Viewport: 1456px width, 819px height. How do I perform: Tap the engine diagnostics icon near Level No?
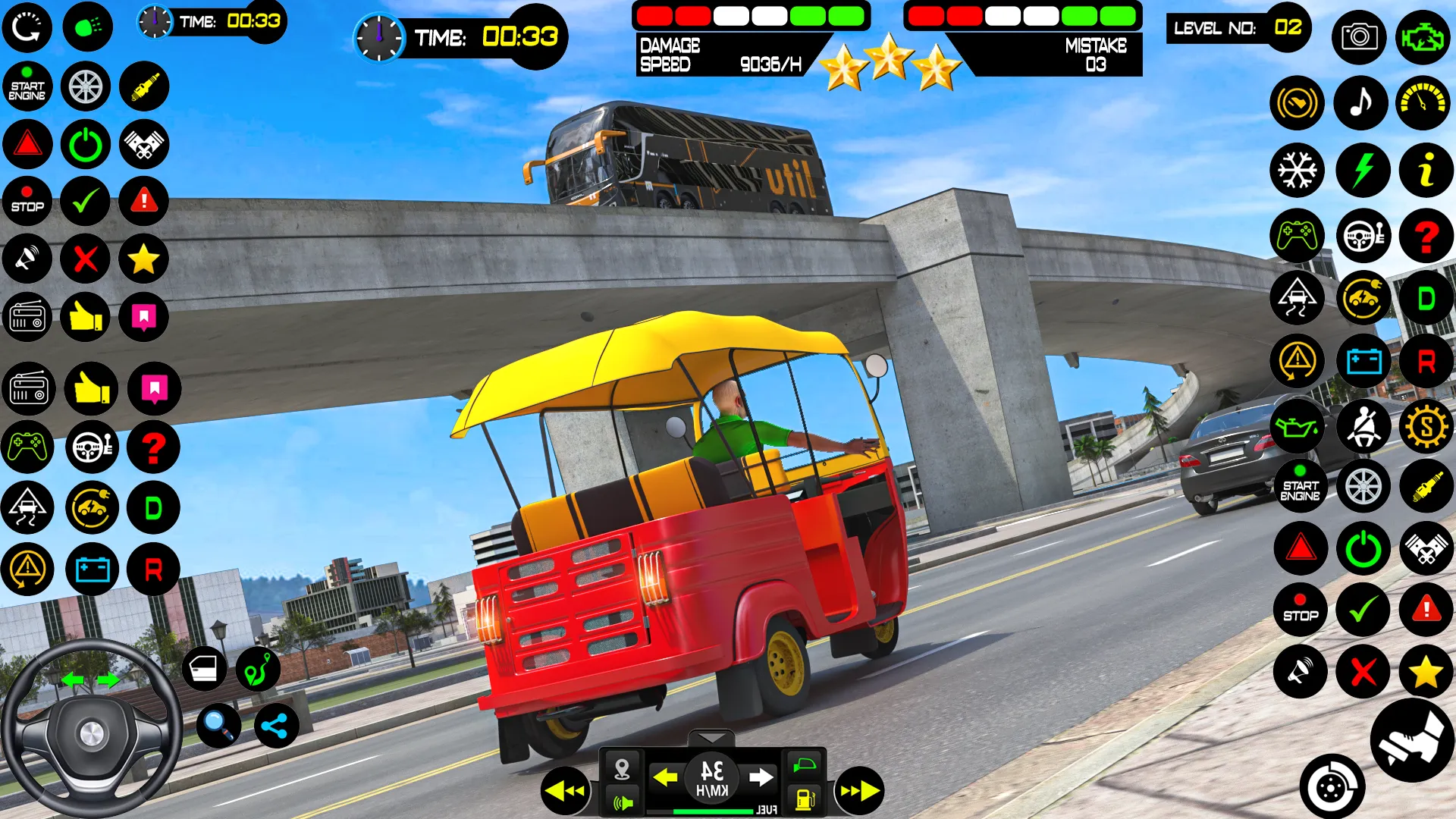(x=1424, y=37)
